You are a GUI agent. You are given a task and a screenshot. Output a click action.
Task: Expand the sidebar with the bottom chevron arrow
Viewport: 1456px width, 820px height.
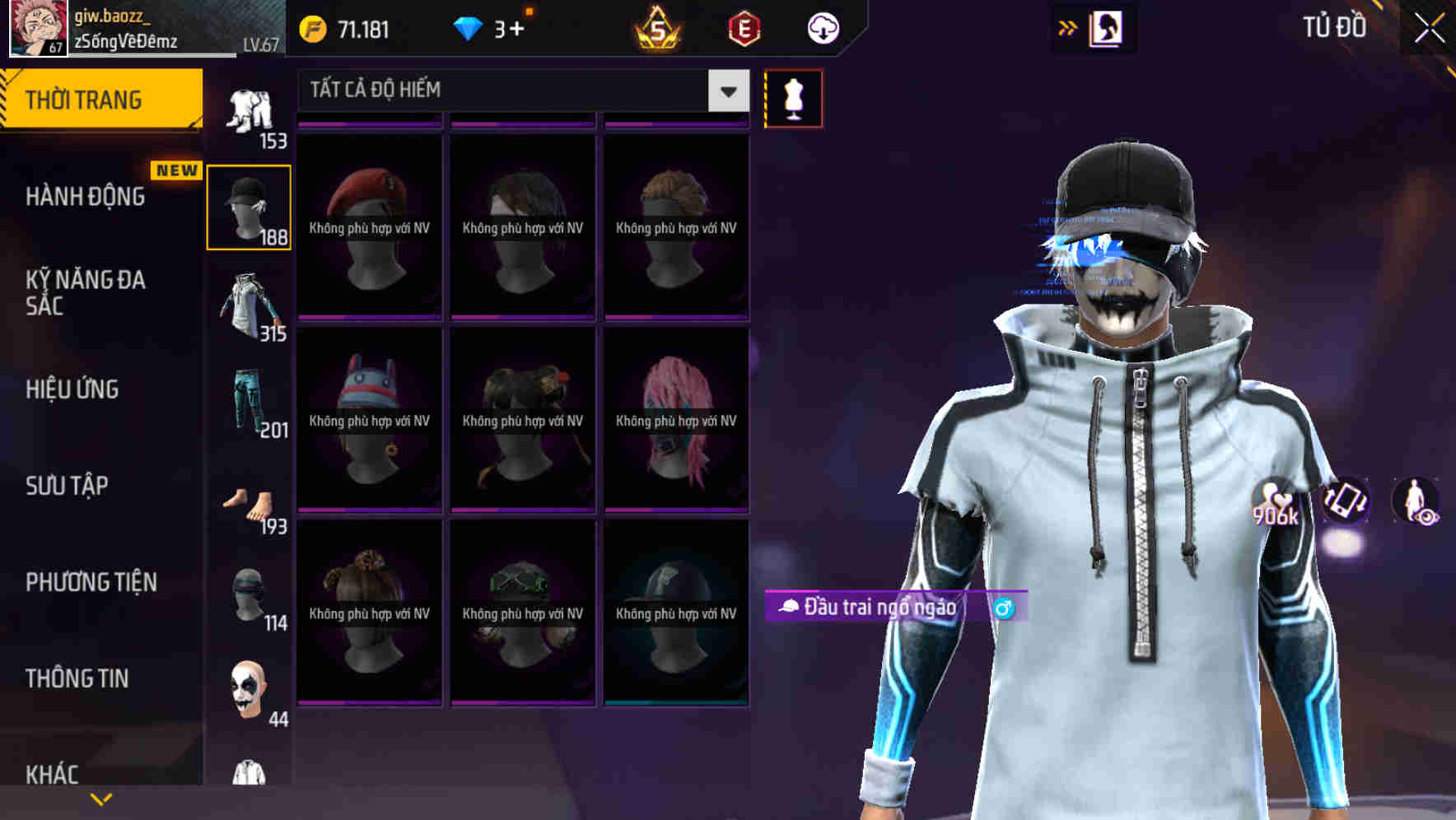tap(100, 799)
